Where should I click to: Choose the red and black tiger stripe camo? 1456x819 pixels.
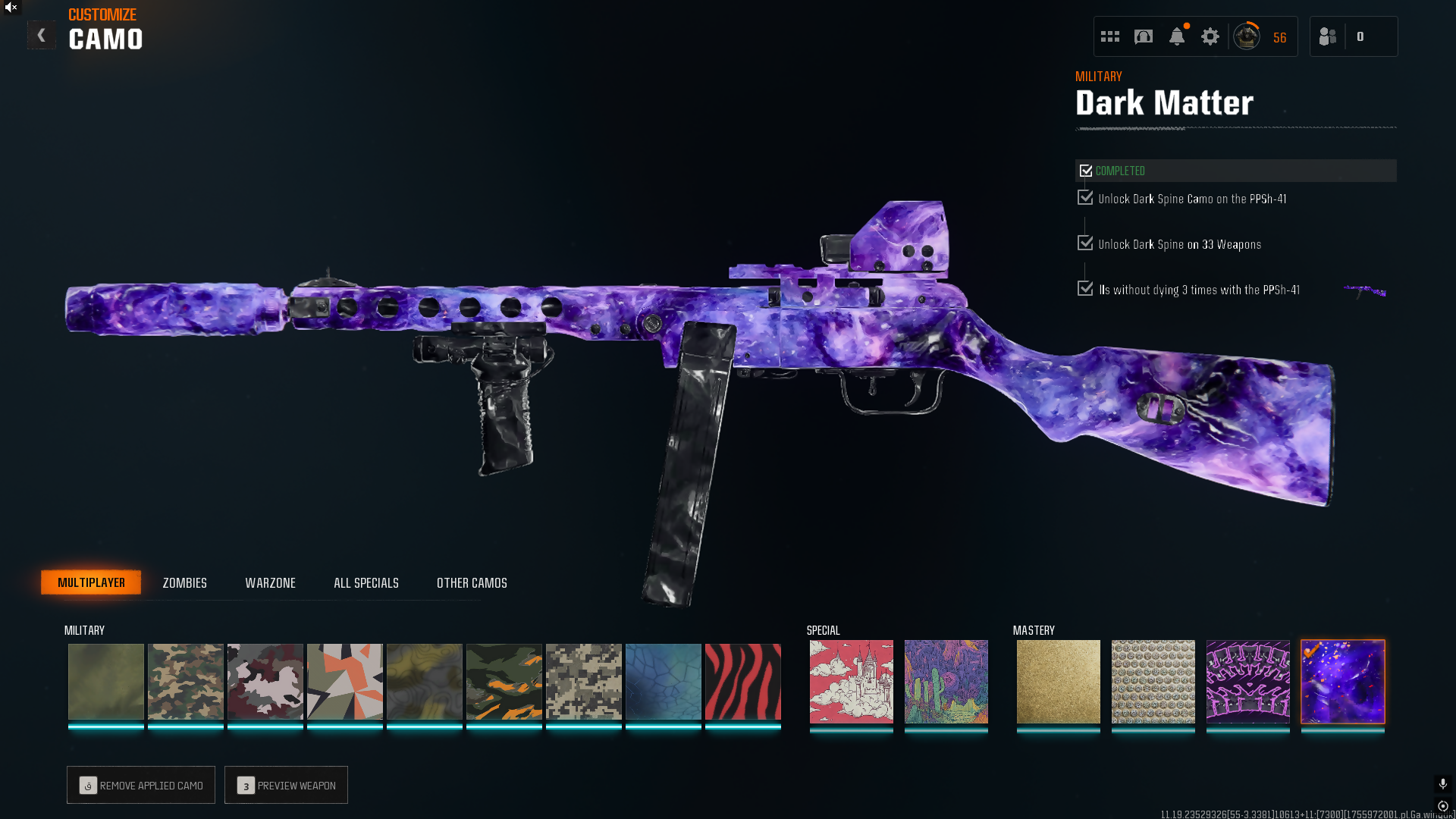[742, 681]
